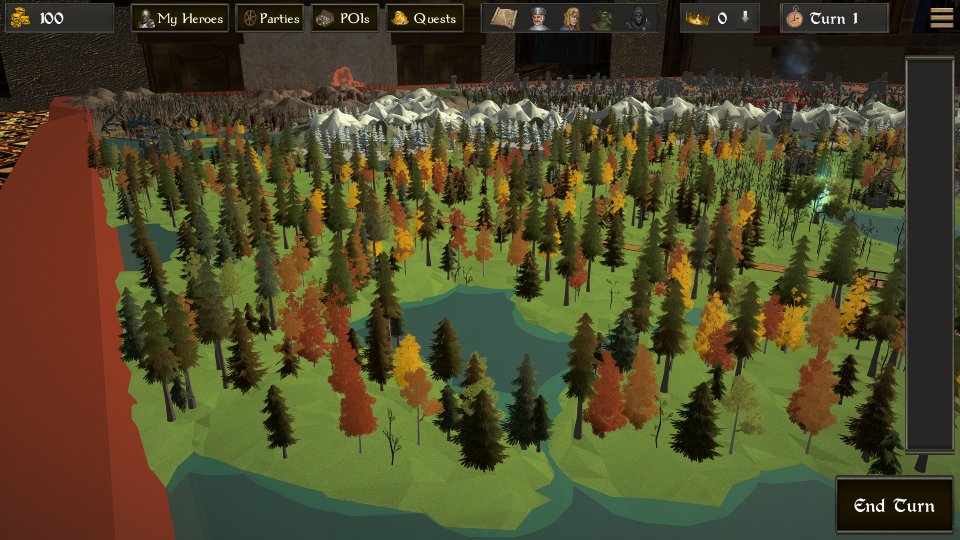Select the blonde-haired hero portrait
This screenshot has height=540, width=960.
pyautogui.click(x=572, y=18)
